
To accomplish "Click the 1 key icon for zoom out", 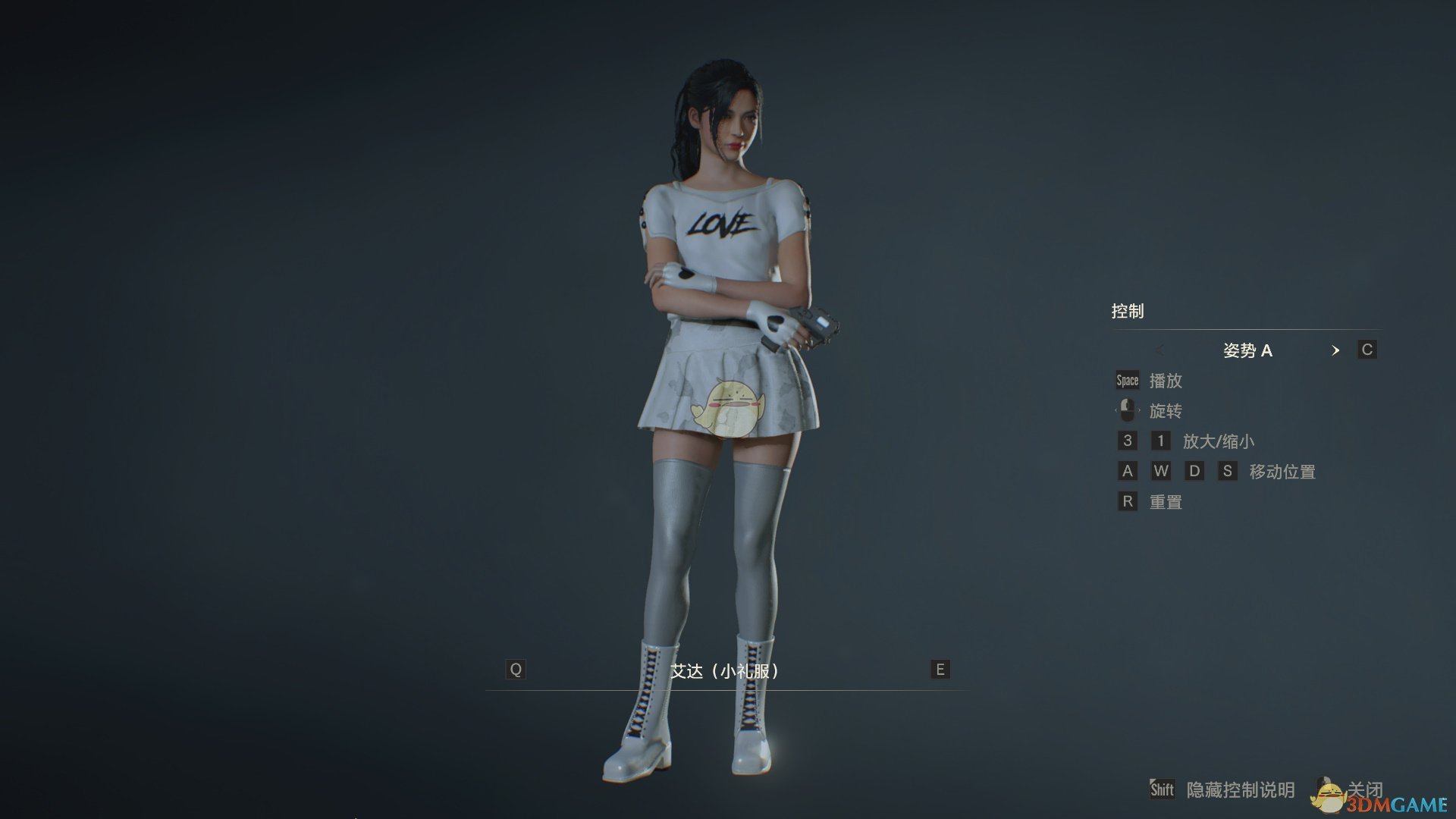I will click(x=1160, y=441).
